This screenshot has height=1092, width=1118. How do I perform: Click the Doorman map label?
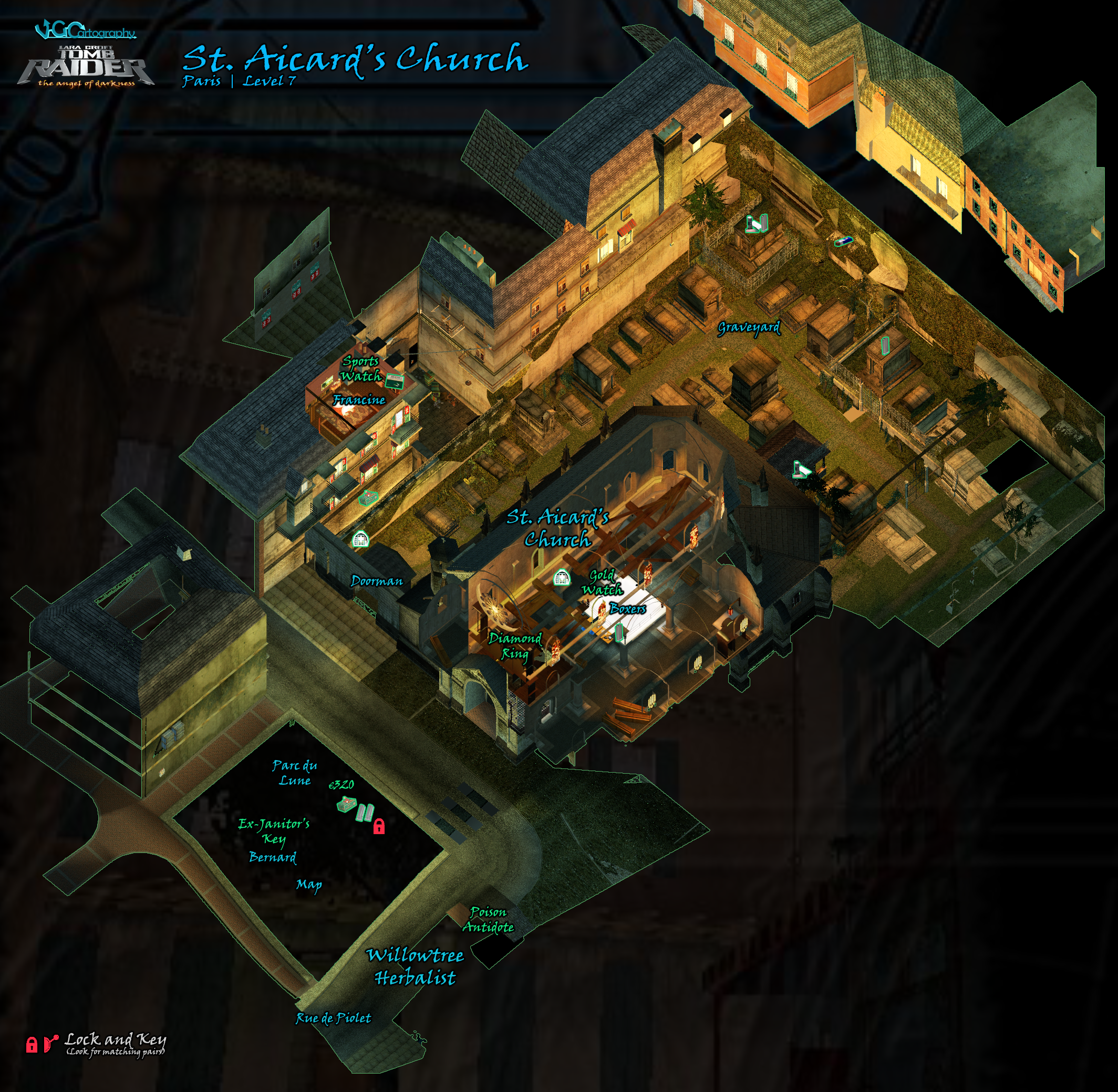(x=377, y=581)
